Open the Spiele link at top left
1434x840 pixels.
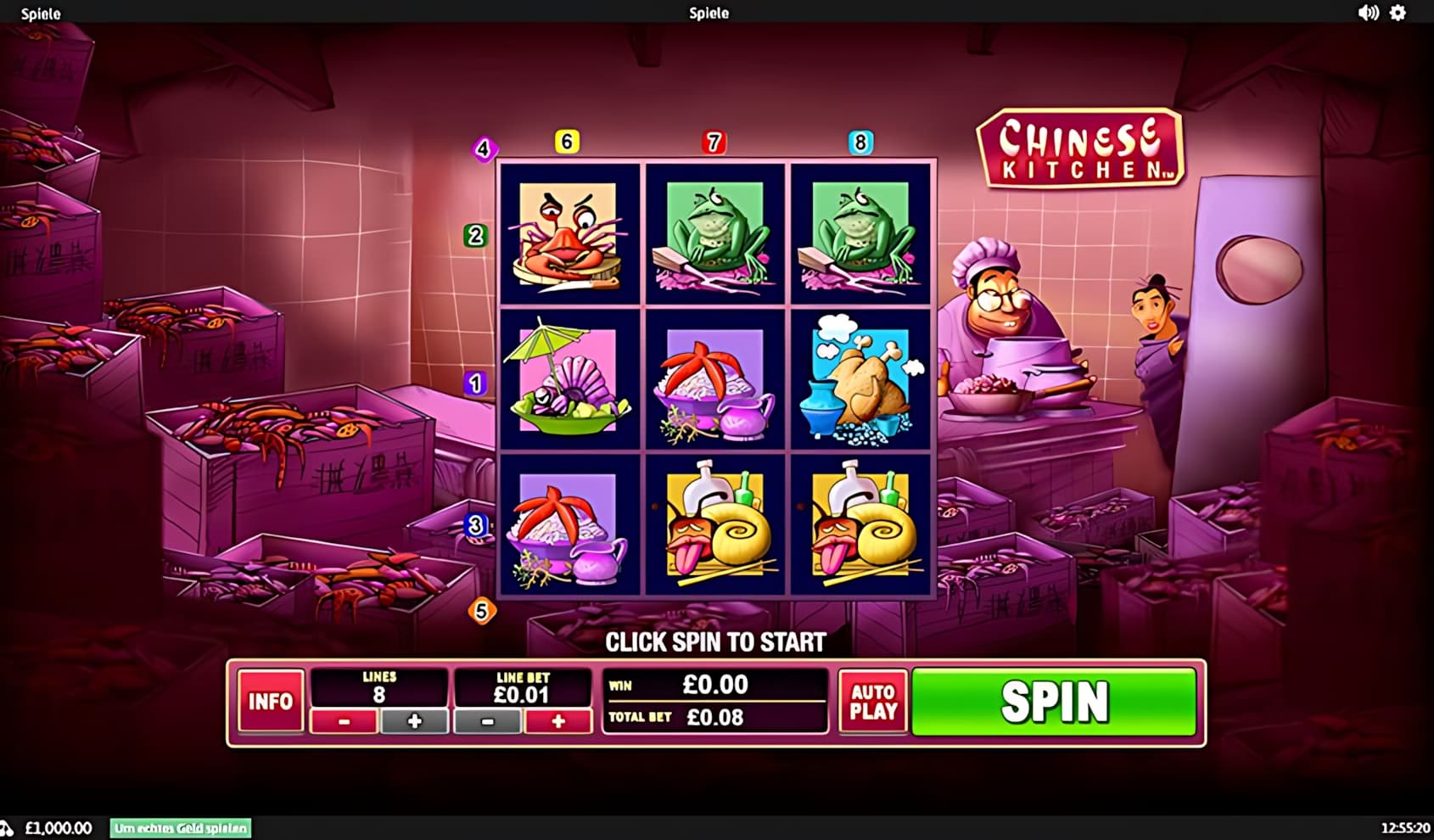[41, 14]
